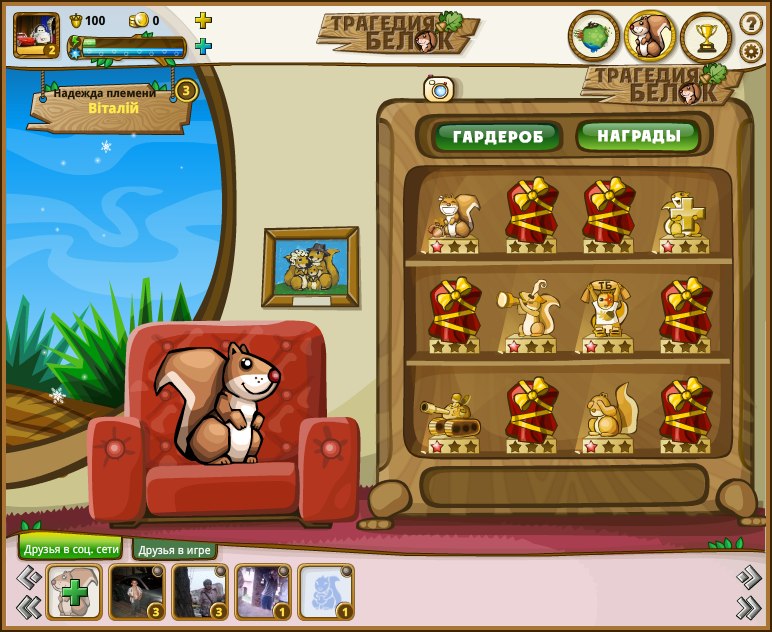Select the round squirrel profile button
The image size is (772, 632).
(650, 37)
